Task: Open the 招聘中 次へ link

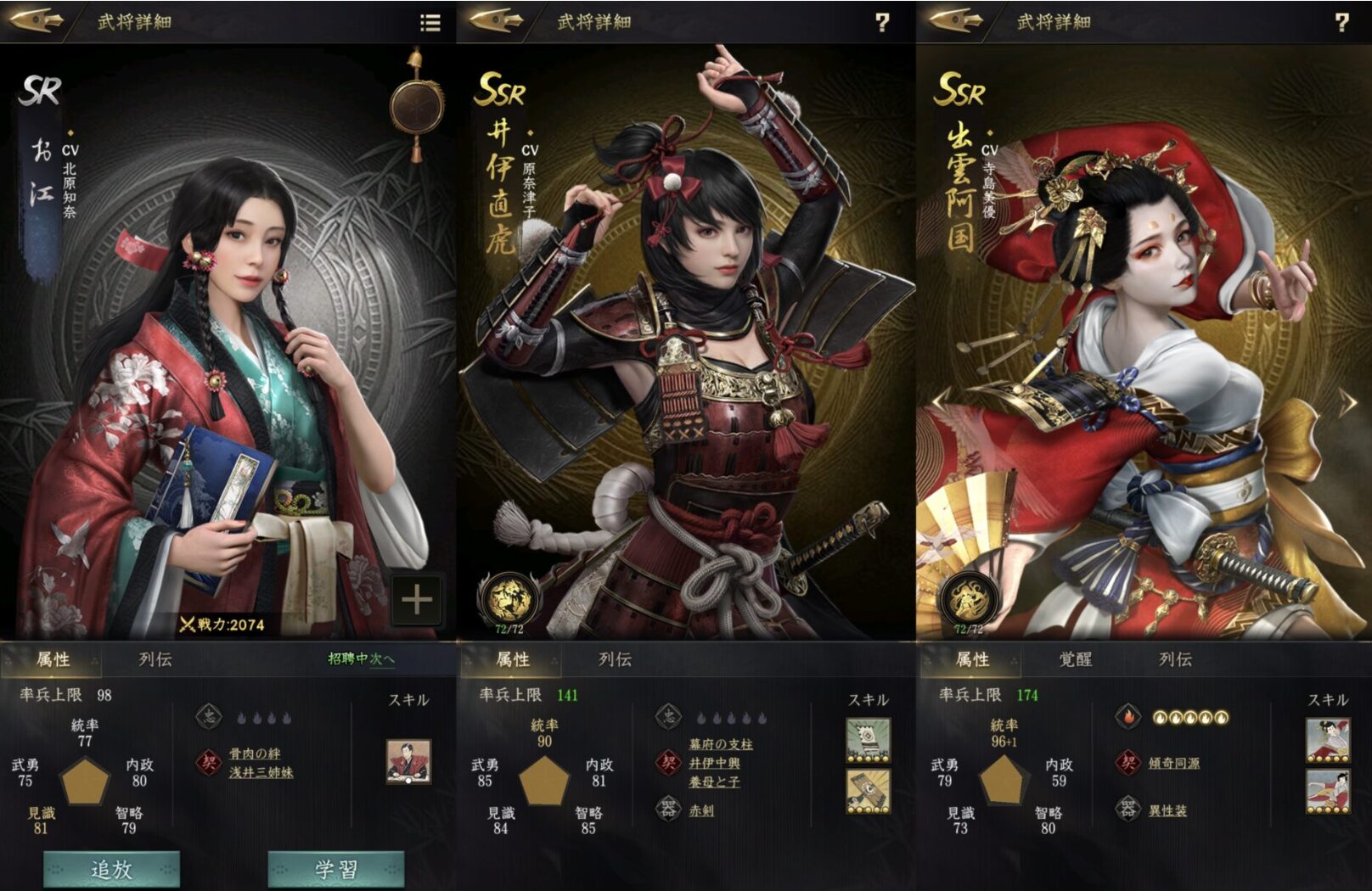Action: [362, 658]
